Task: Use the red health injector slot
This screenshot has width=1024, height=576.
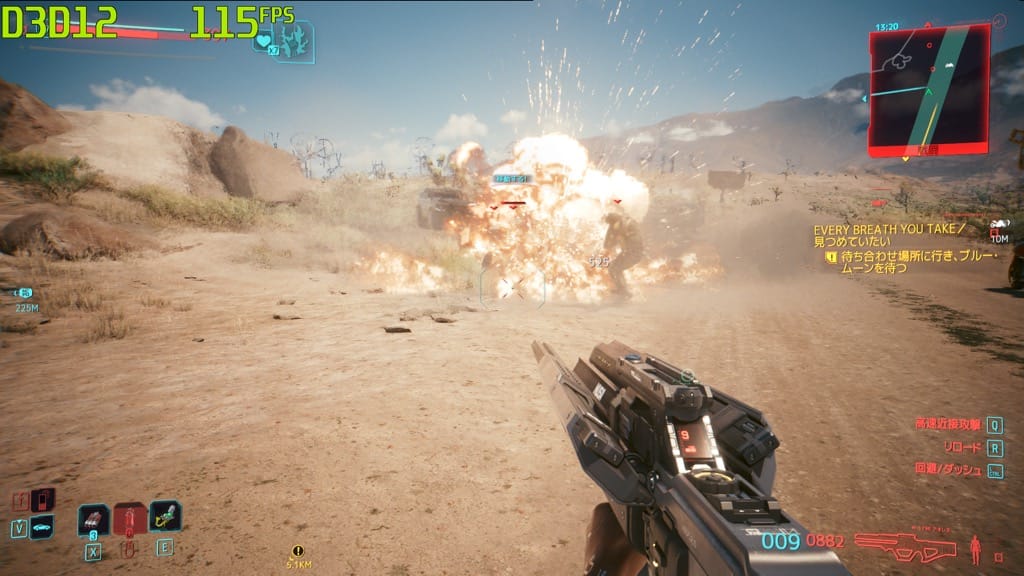Action: [130, 519]
